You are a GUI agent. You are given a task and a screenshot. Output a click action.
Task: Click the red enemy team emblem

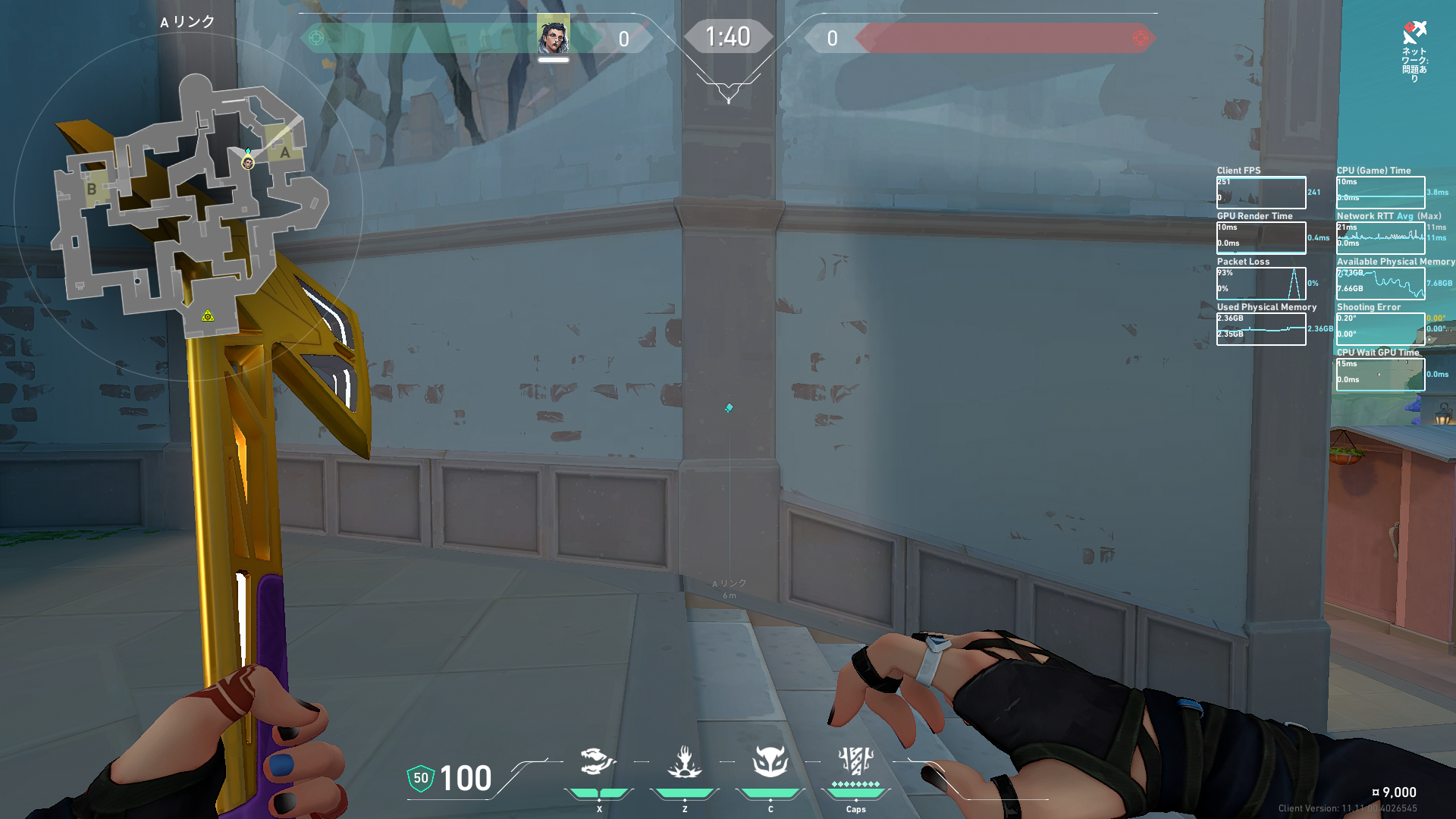coord(1140,38)
